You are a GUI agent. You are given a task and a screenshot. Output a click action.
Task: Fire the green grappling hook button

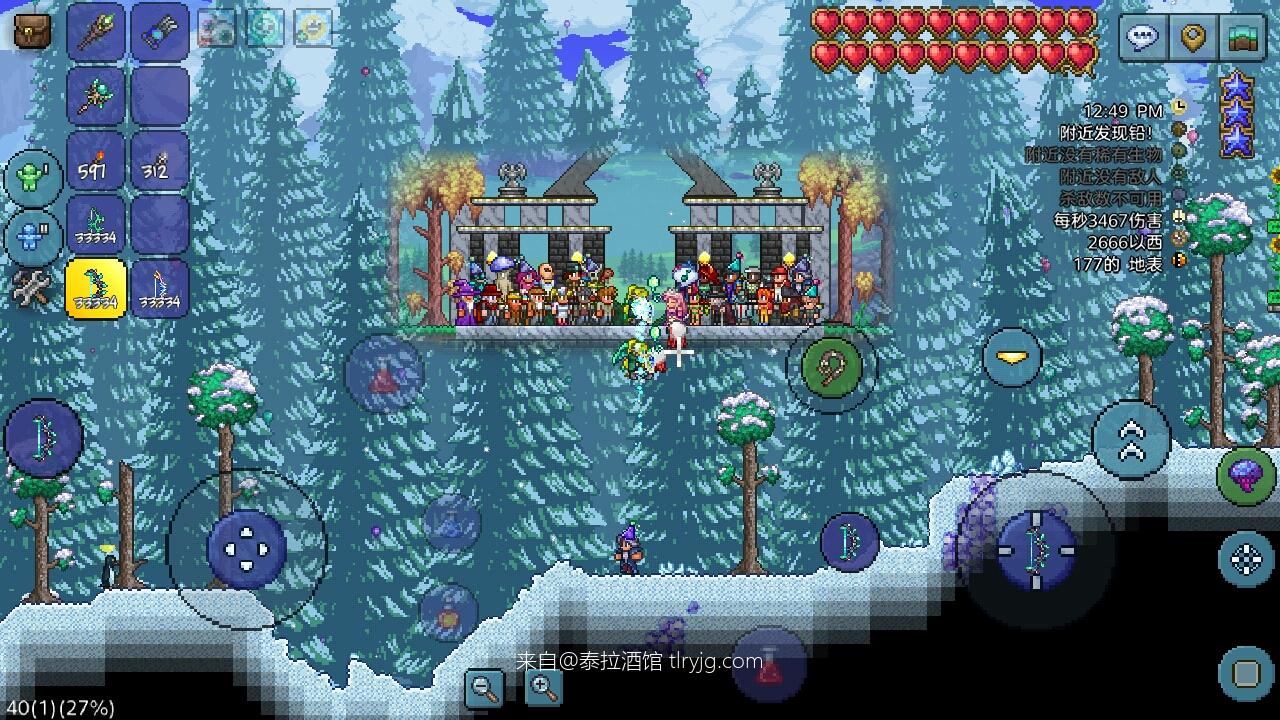point(832,367)
